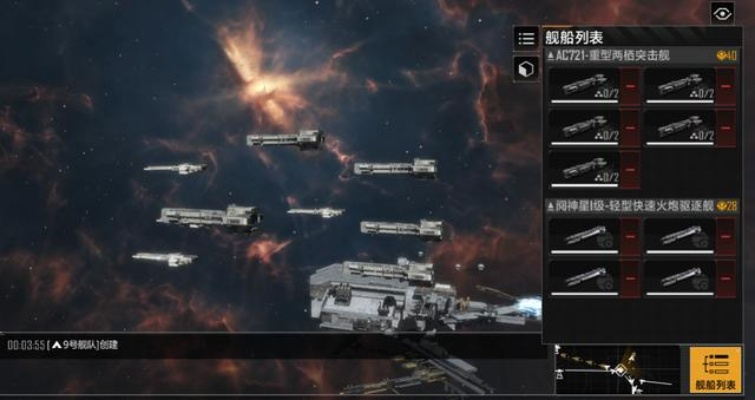
Task: Open the tactical minimap
Action: (618, 369)
